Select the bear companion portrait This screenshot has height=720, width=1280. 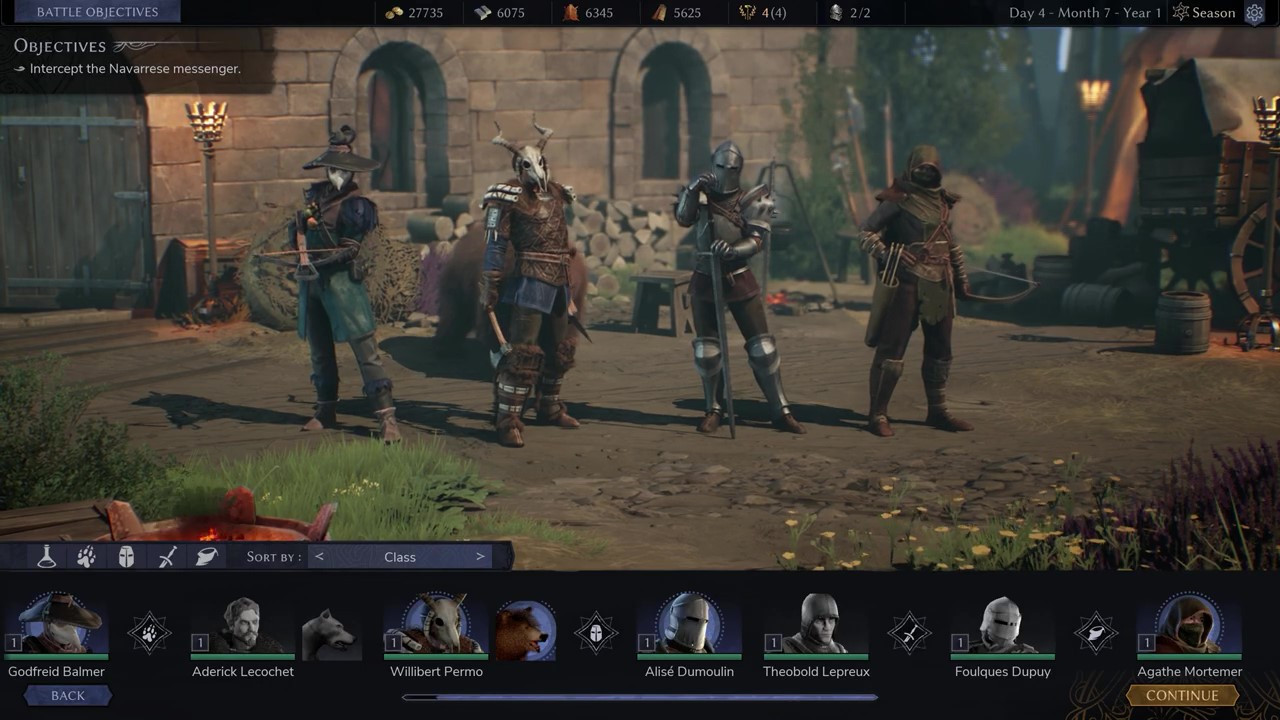coord(525,630)
